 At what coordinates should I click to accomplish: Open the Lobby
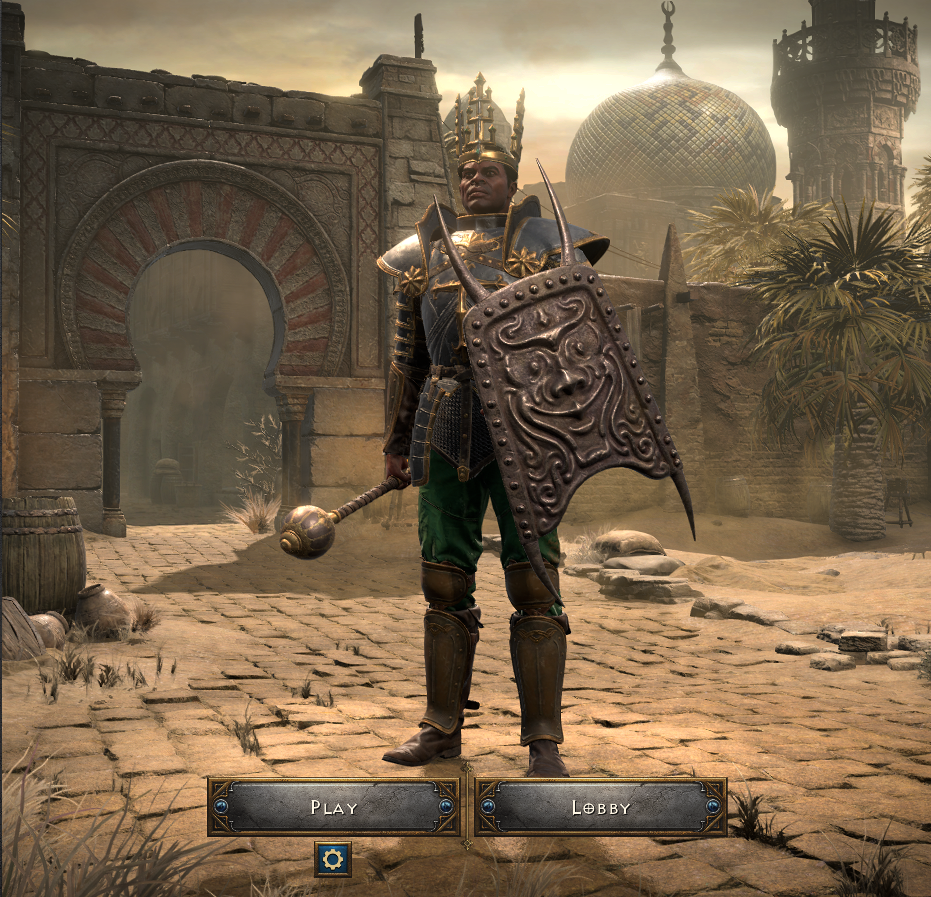point(600,807)
